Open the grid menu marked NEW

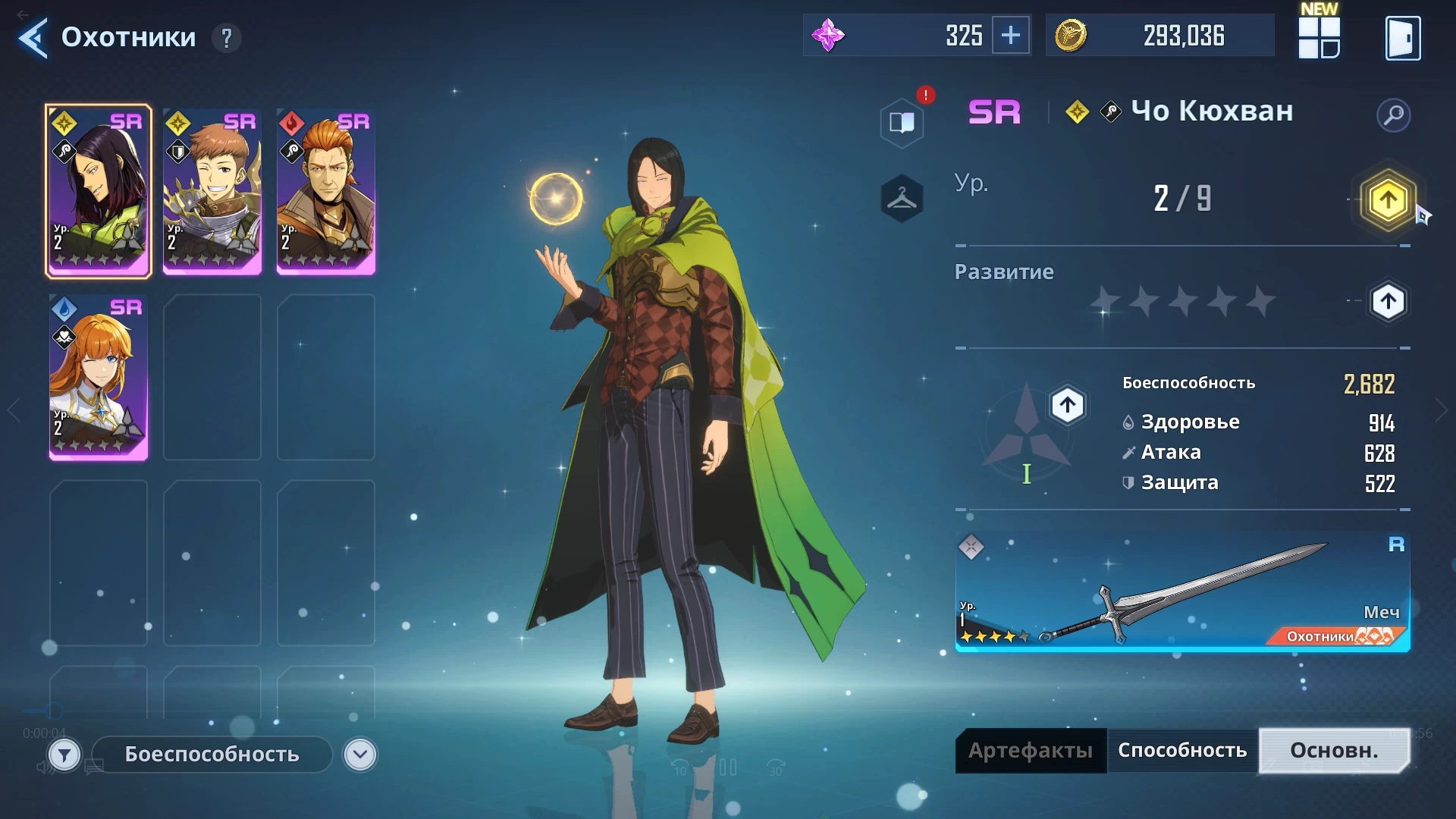(1319, 37)
